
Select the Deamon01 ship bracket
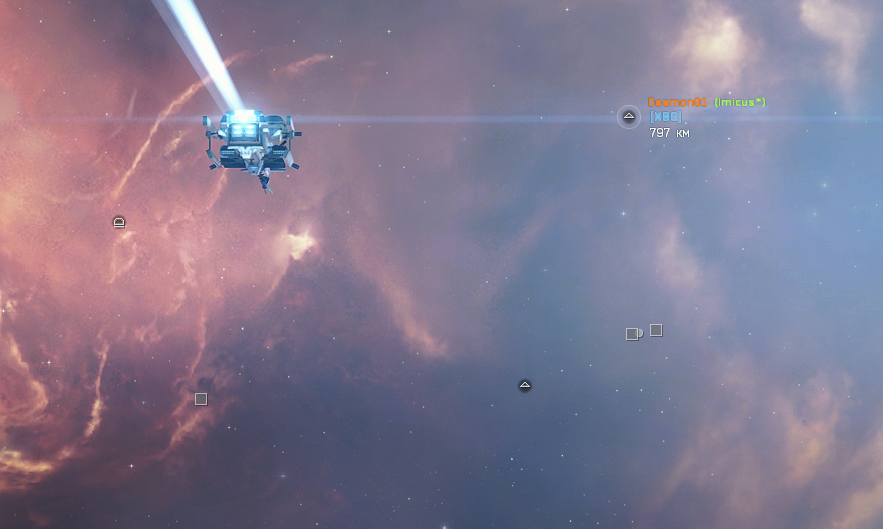[x=629, y=117]
